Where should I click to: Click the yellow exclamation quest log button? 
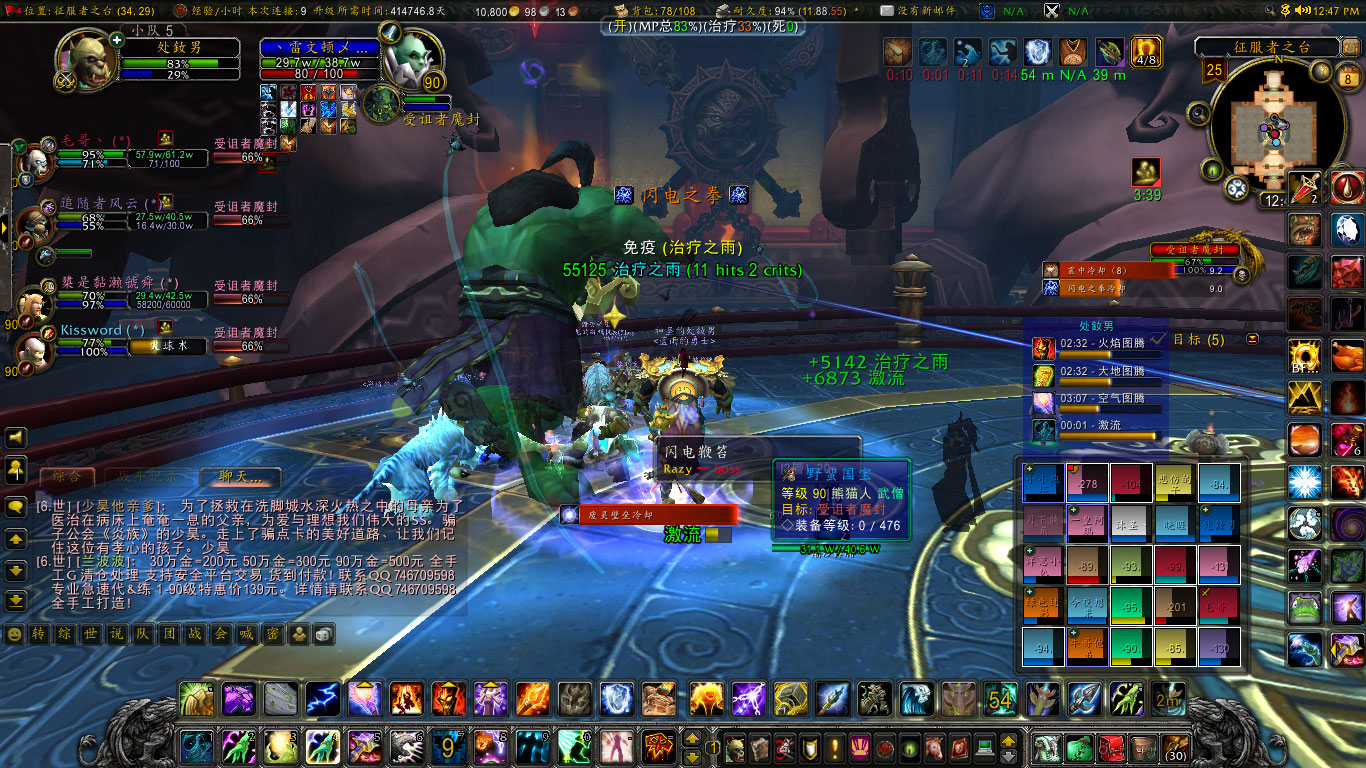[x=834, y=747]
